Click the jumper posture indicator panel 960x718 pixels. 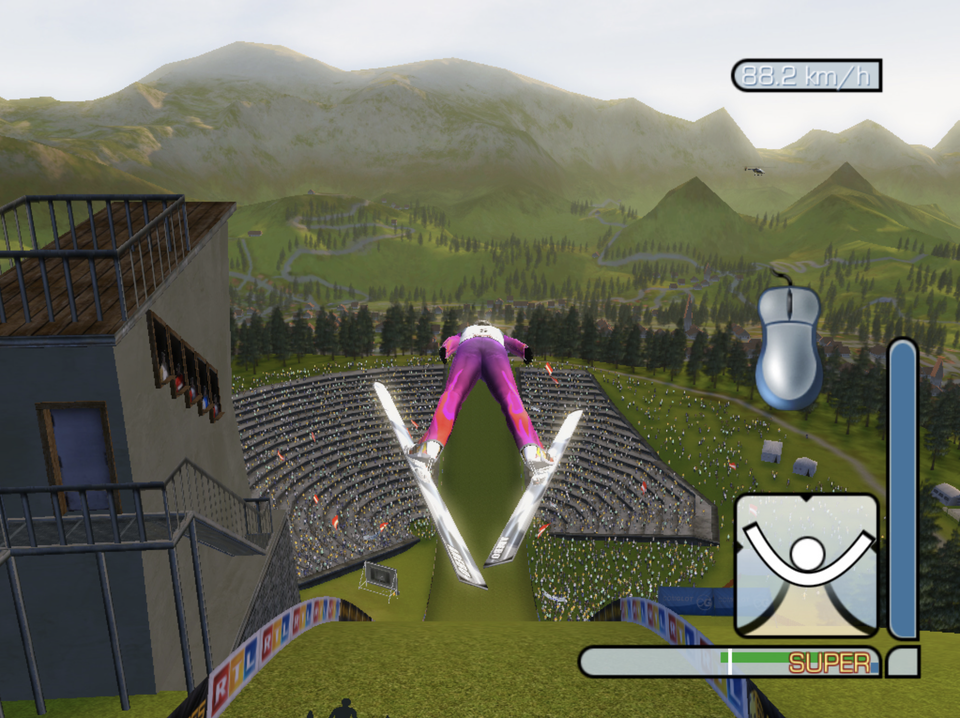tap(807, 565)
